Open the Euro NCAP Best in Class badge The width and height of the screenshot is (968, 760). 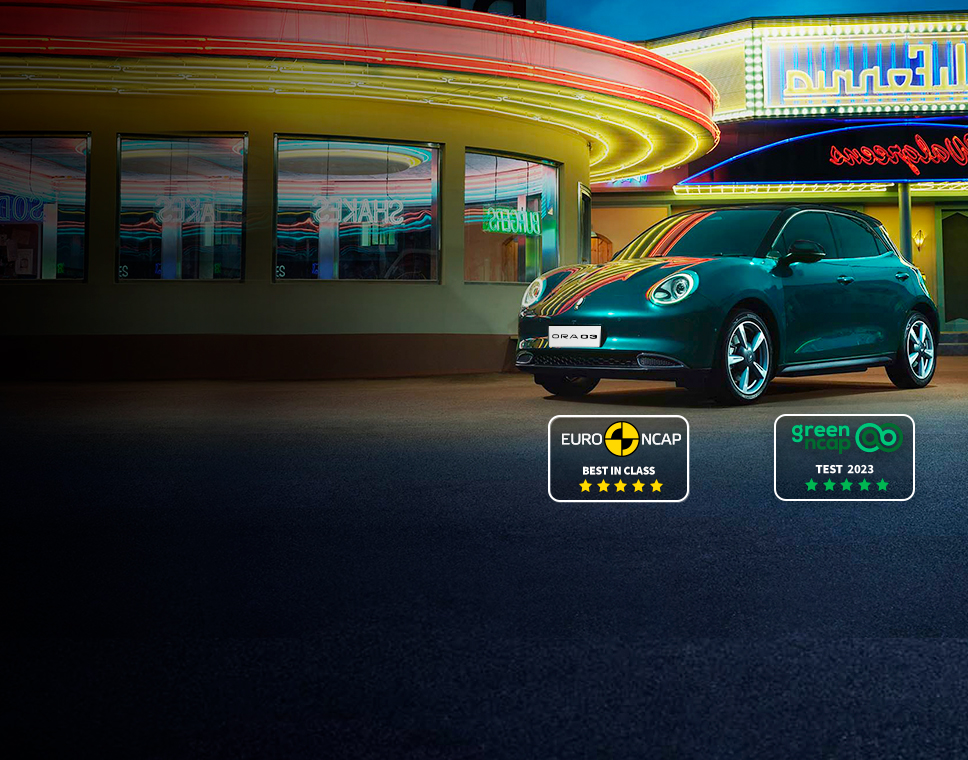(618, 458)
